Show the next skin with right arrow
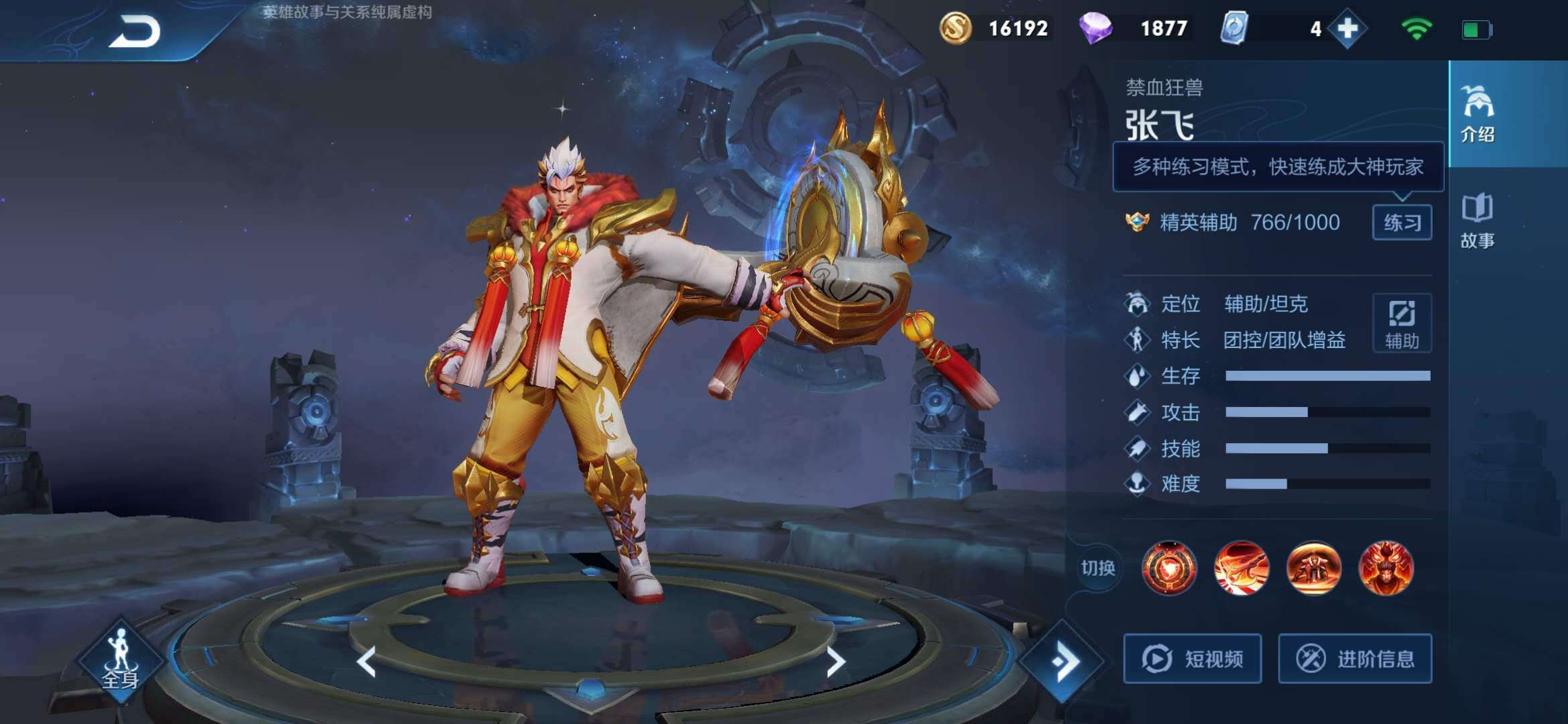Image resolution: width=1568 pixels, height=724 pixels. 835,662
